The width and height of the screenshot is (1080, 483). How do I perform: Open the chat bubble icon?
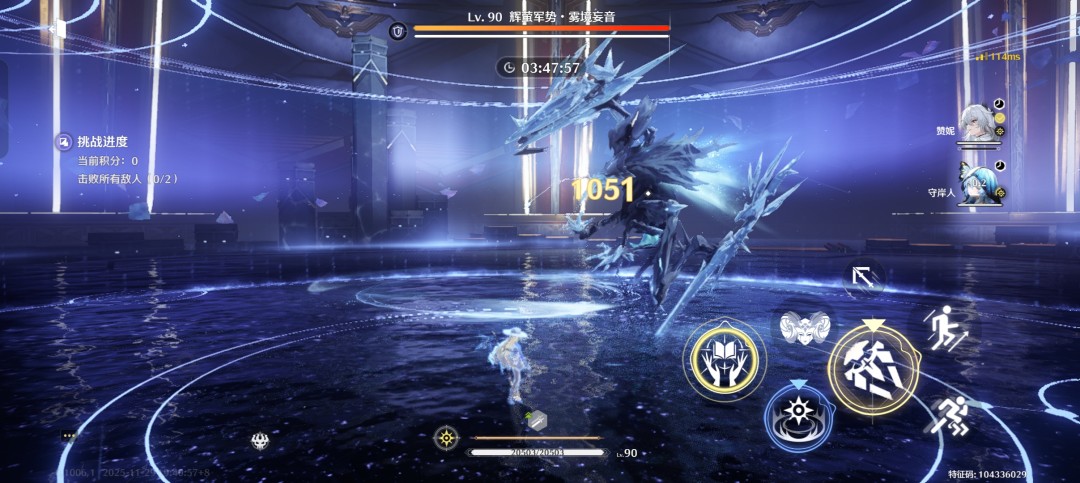(x=69, y=436)
